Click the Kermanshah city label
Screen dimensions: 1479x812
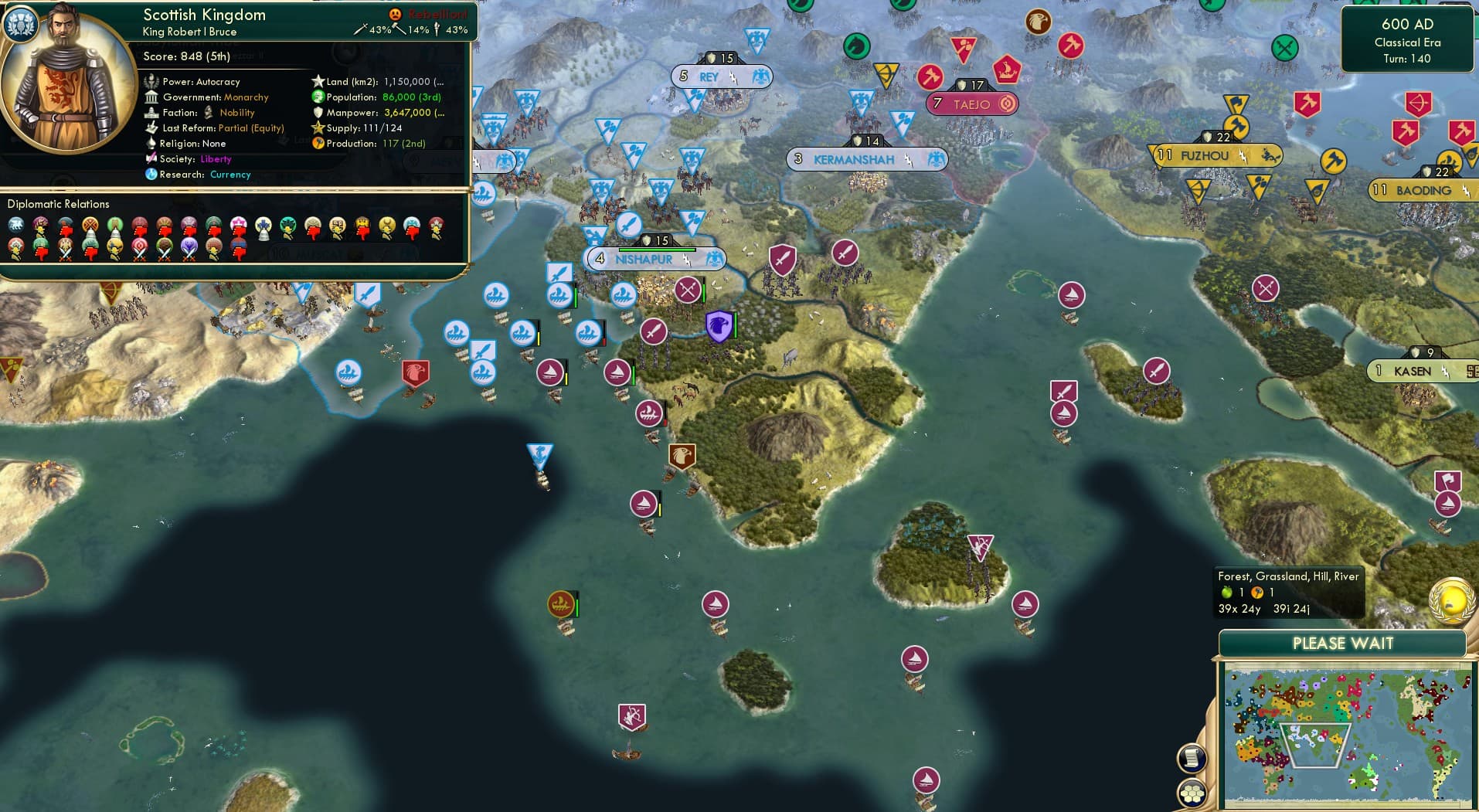pos(854,160)
